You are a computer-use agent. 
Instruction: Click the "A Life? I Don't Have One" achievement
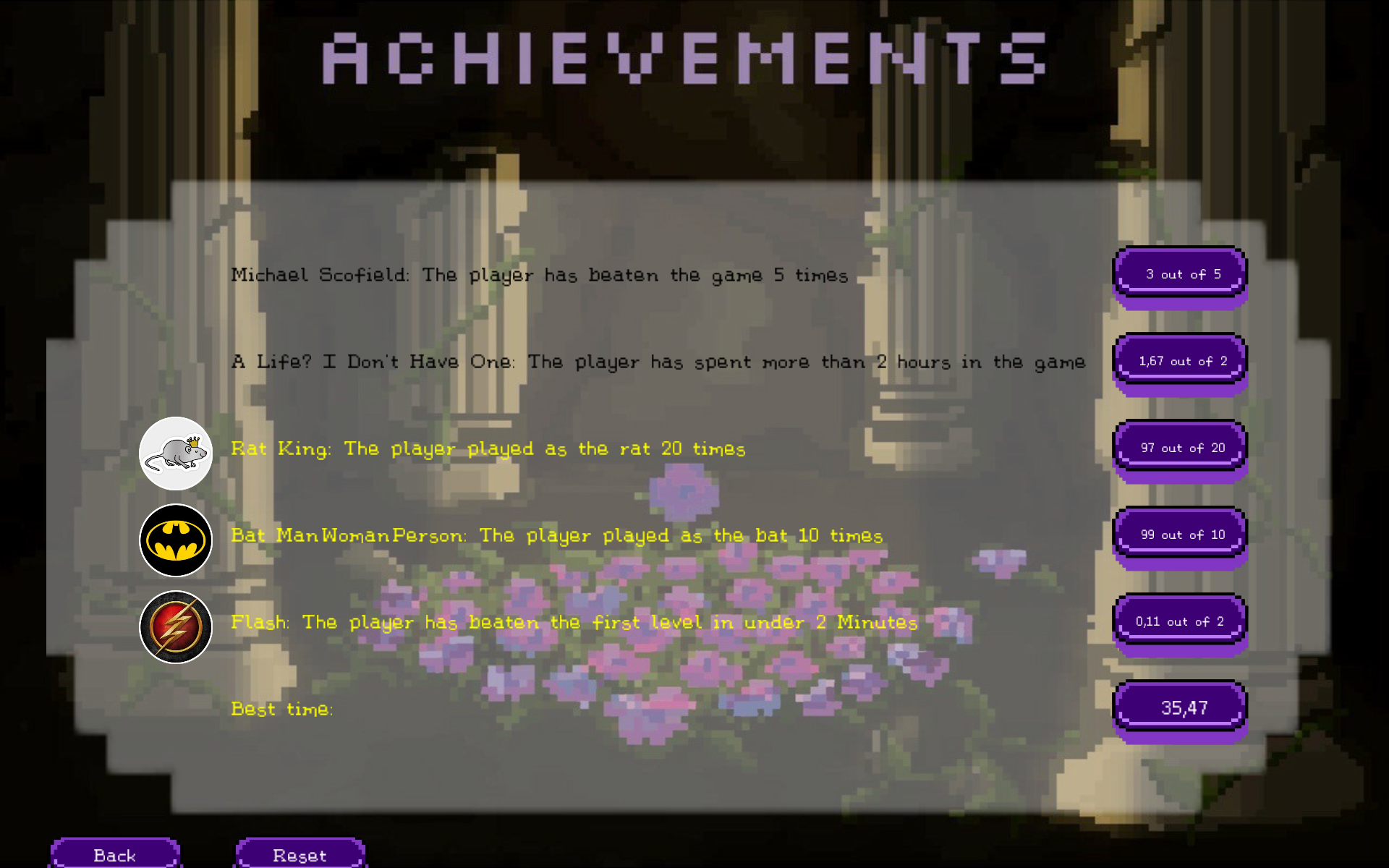(658, 362)
